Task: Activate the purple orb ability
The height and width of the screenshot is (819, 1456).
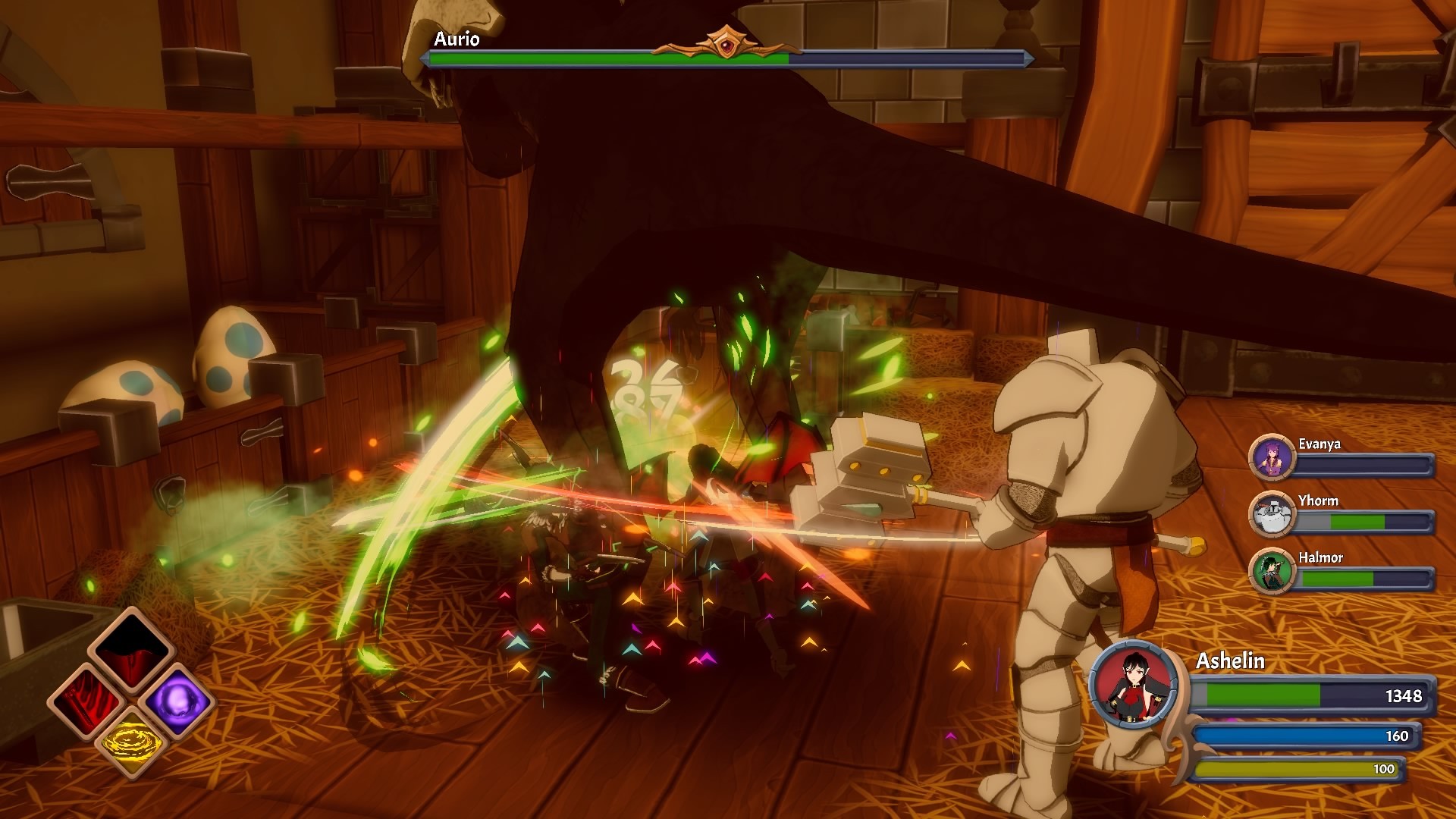Action: pyautogui.click(x=177, y=700)
